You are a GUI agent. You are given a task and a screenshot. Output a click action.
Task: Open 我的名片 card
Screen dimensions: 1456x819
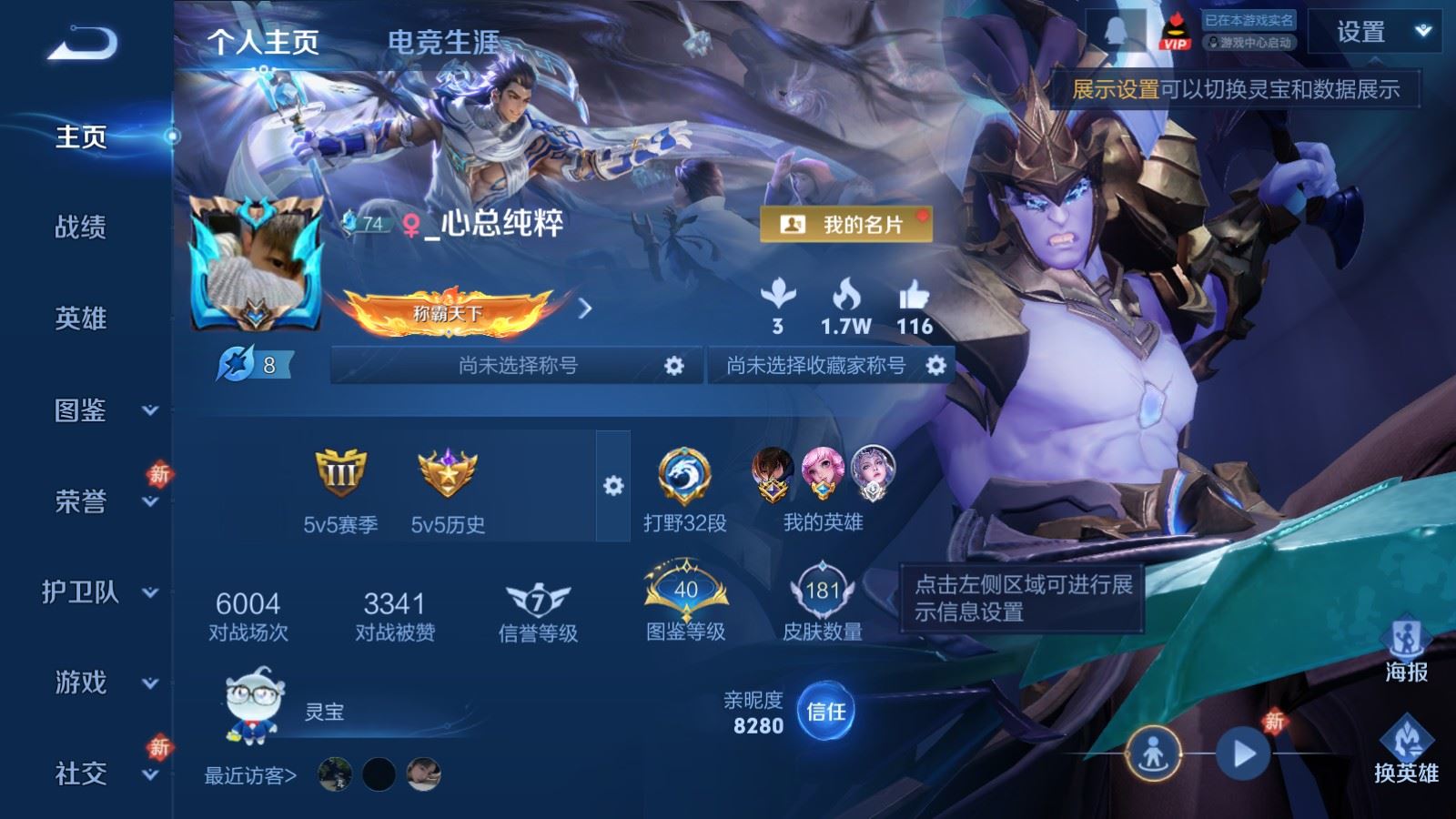click(845, 225)
